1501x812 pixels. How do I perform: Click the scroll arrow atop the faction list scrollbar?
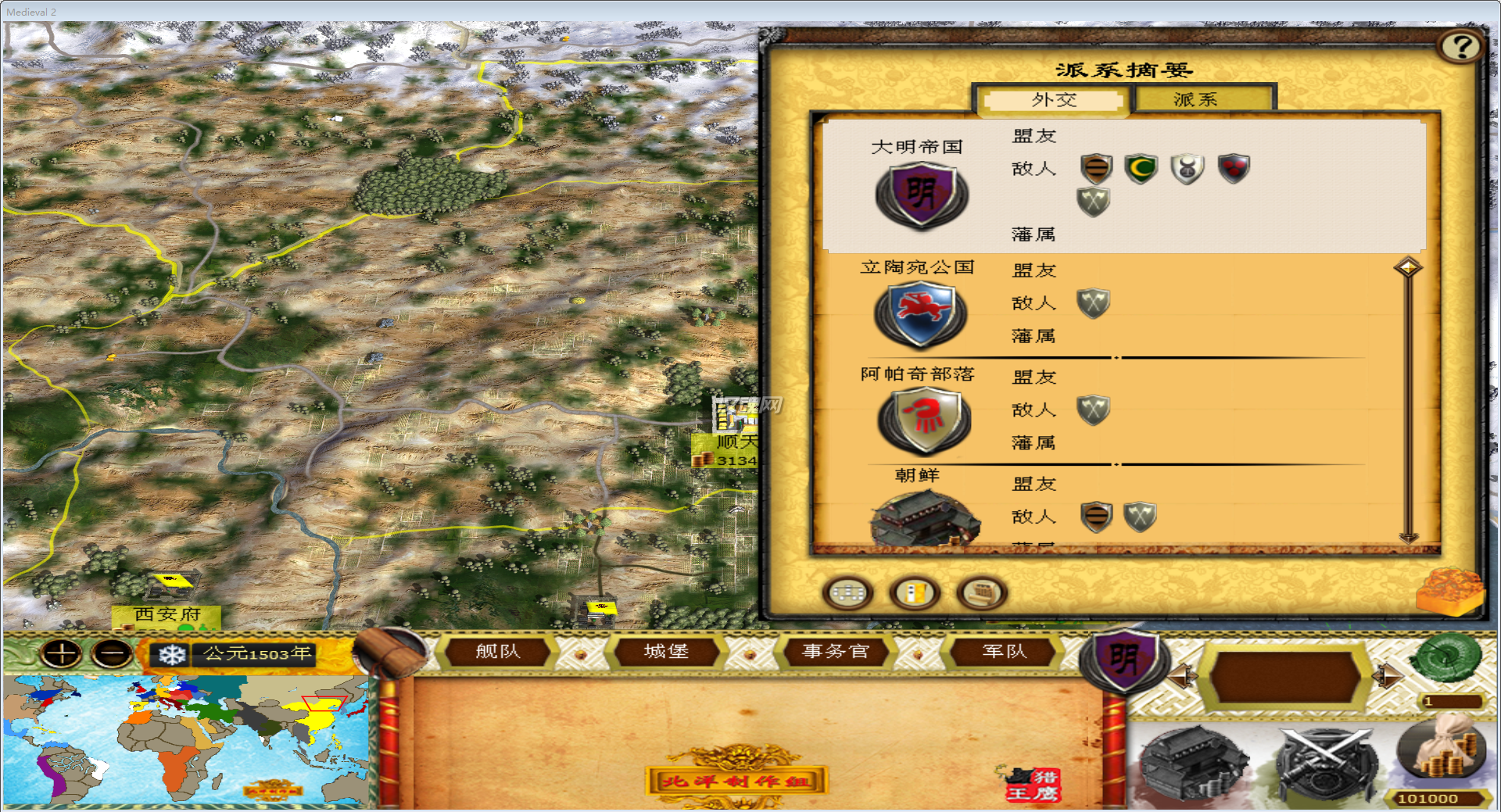1408,267
